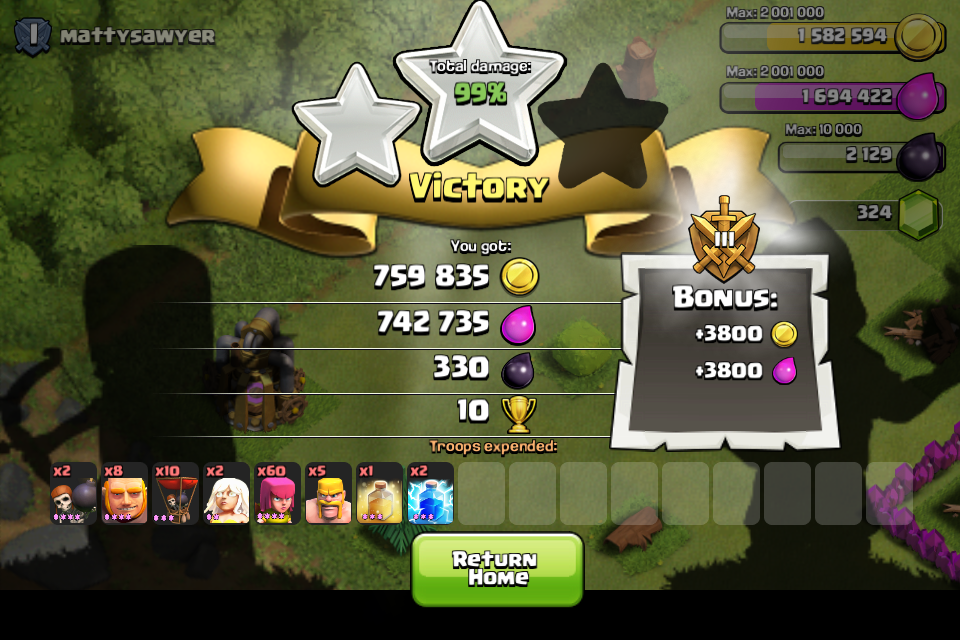
Task: Choose the giant troop icon
Action: 125,493
